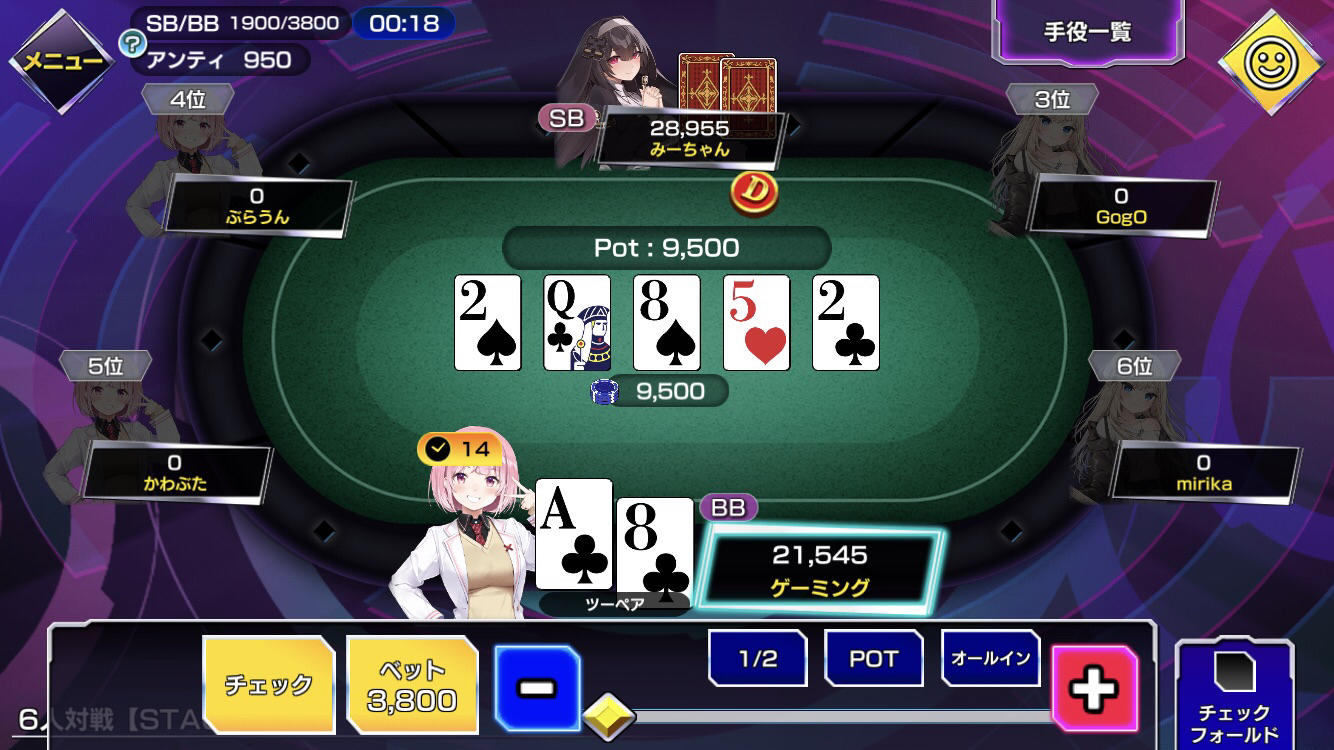Open the smiley emote icon
The image size is (1334, 750).
1272,63
